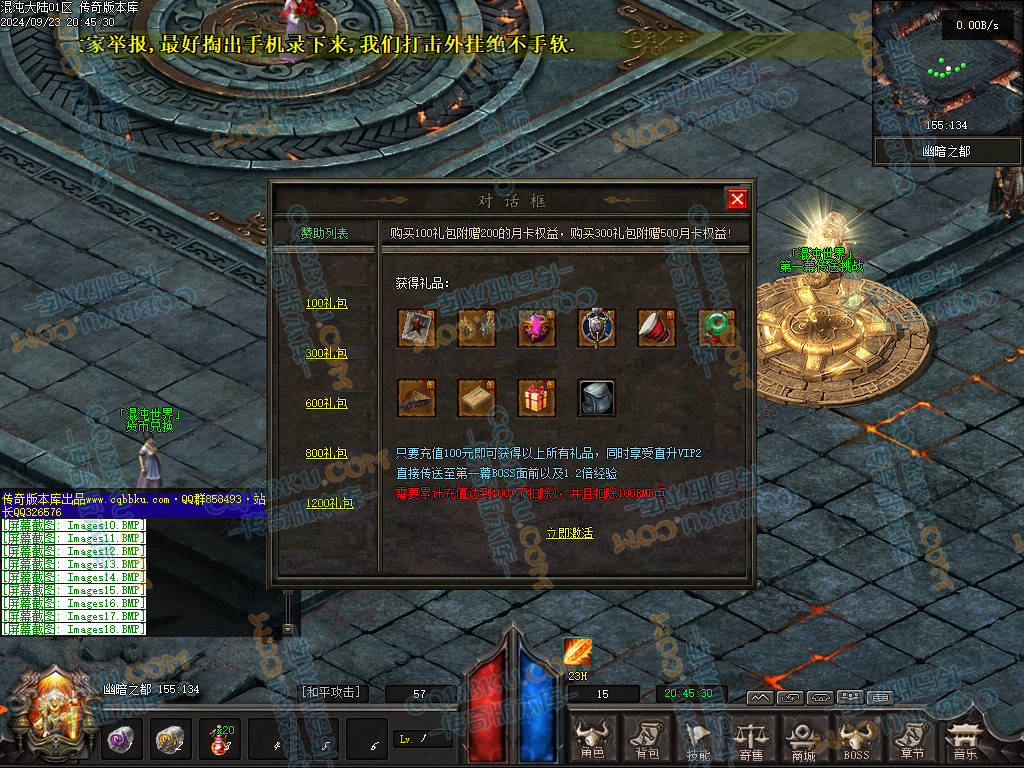Use the red potion hotbar slot
1024x768 pixels.
click(x=219, y=740)
